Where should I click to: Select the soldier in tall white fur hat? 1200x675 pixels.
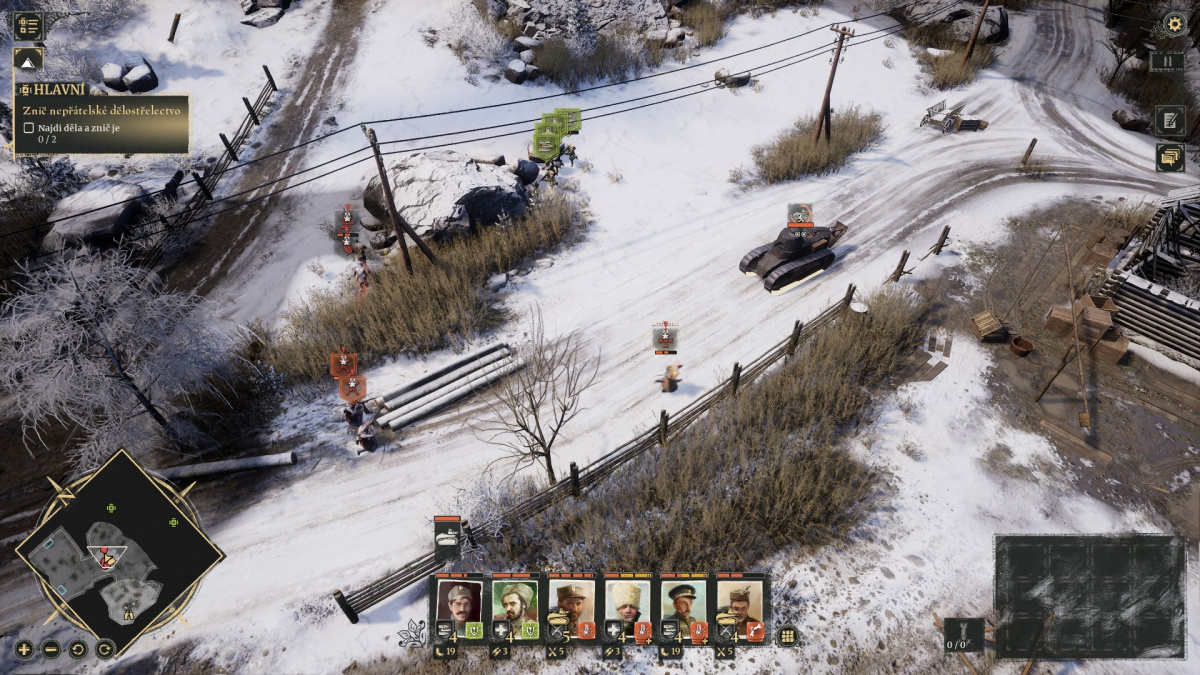(x=627, y=601)
